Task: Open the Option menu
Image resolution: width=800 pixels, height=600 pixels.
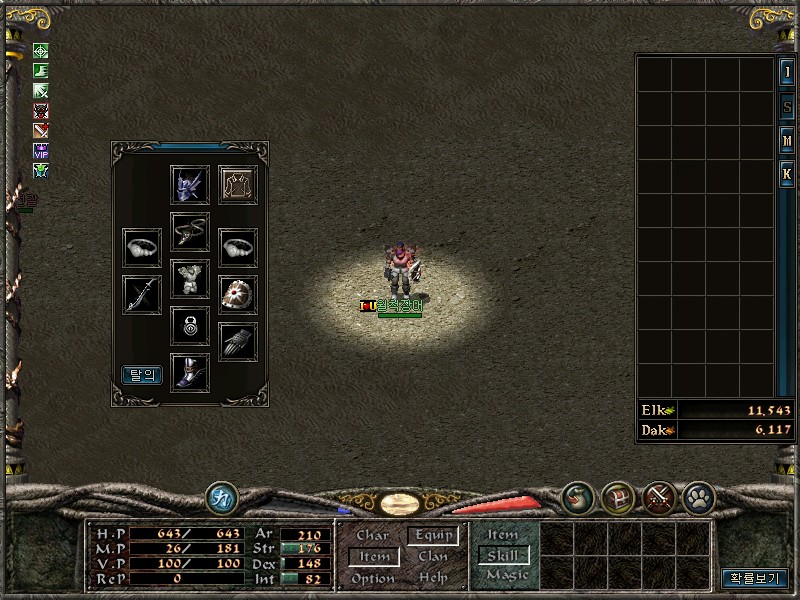Action: pos(372,578)
